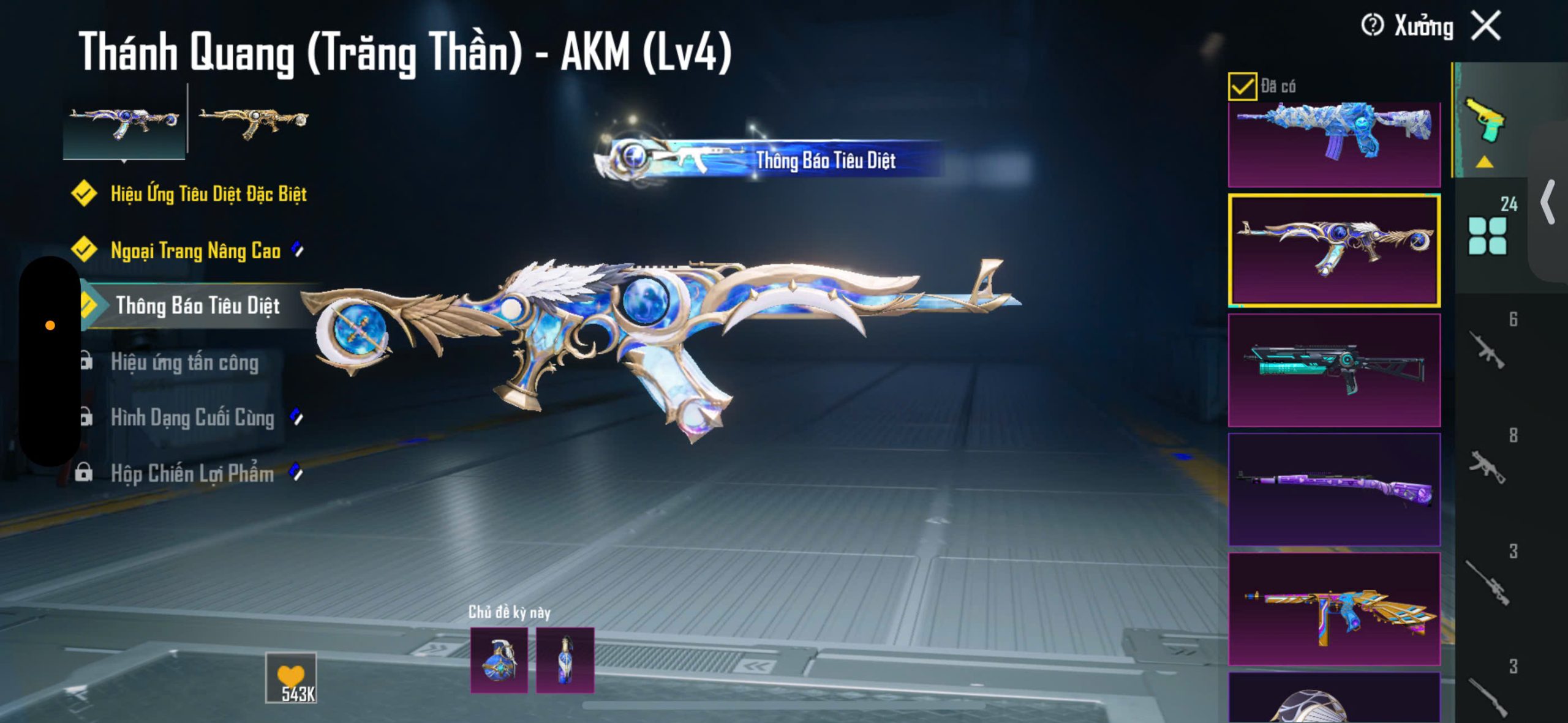This screenshot has width=1568, height=723.
Task: View locked Hộp Chiến Lợi Phẩm
Action: tap(192, 473)
